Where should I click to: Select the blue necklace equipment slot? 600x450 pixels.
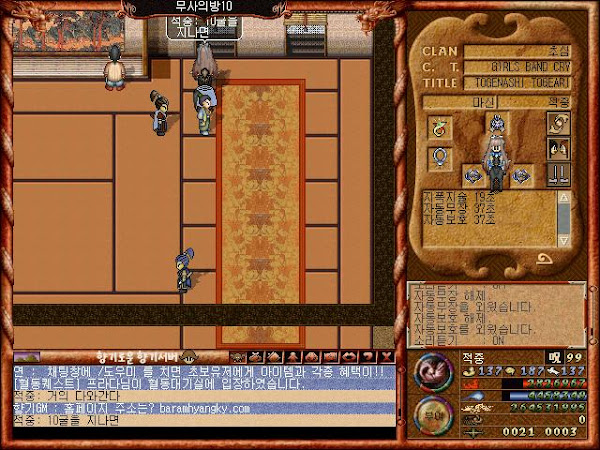[438, 157]
